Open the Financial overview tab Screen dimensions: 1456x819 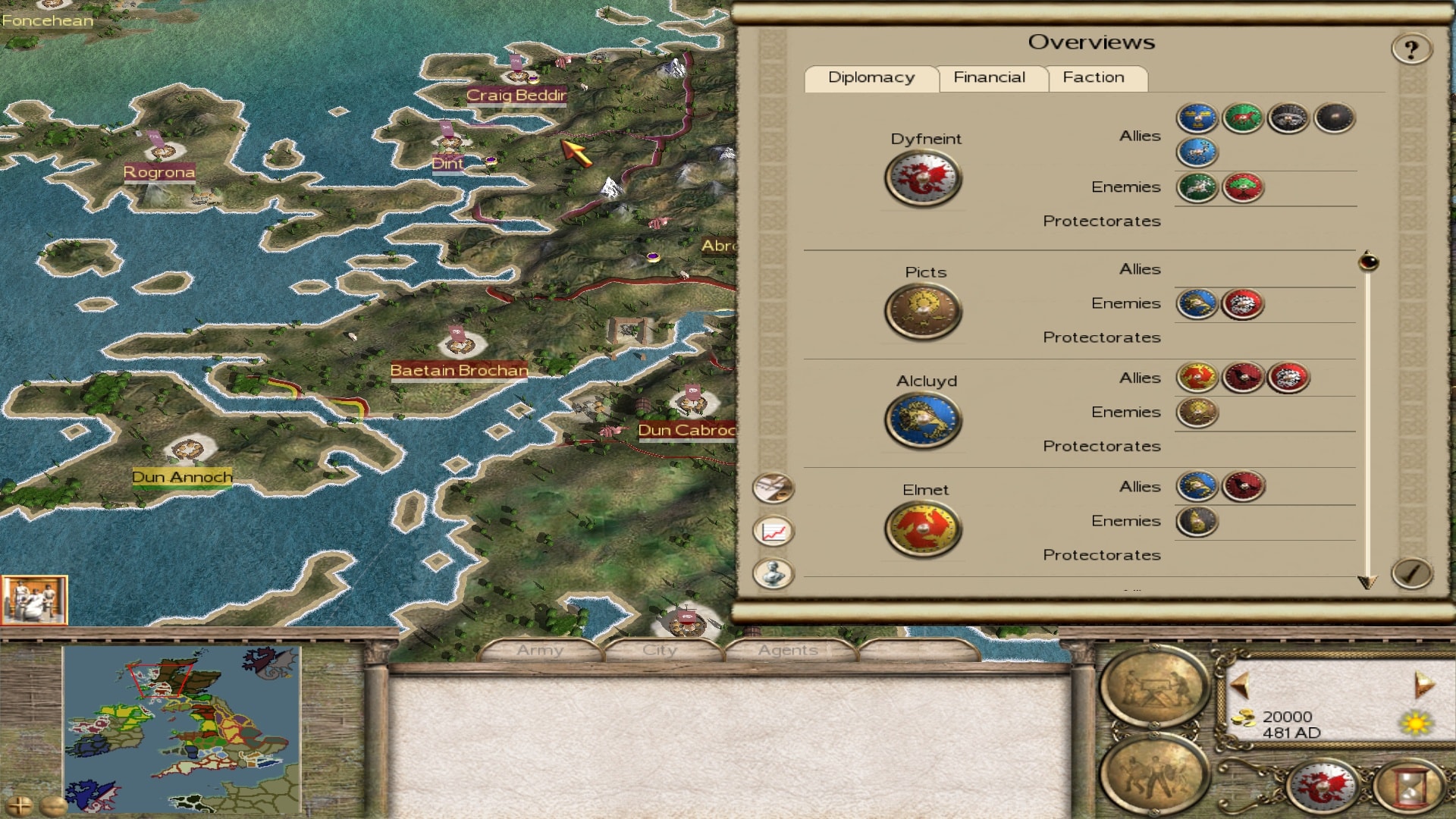click(989, 77)
